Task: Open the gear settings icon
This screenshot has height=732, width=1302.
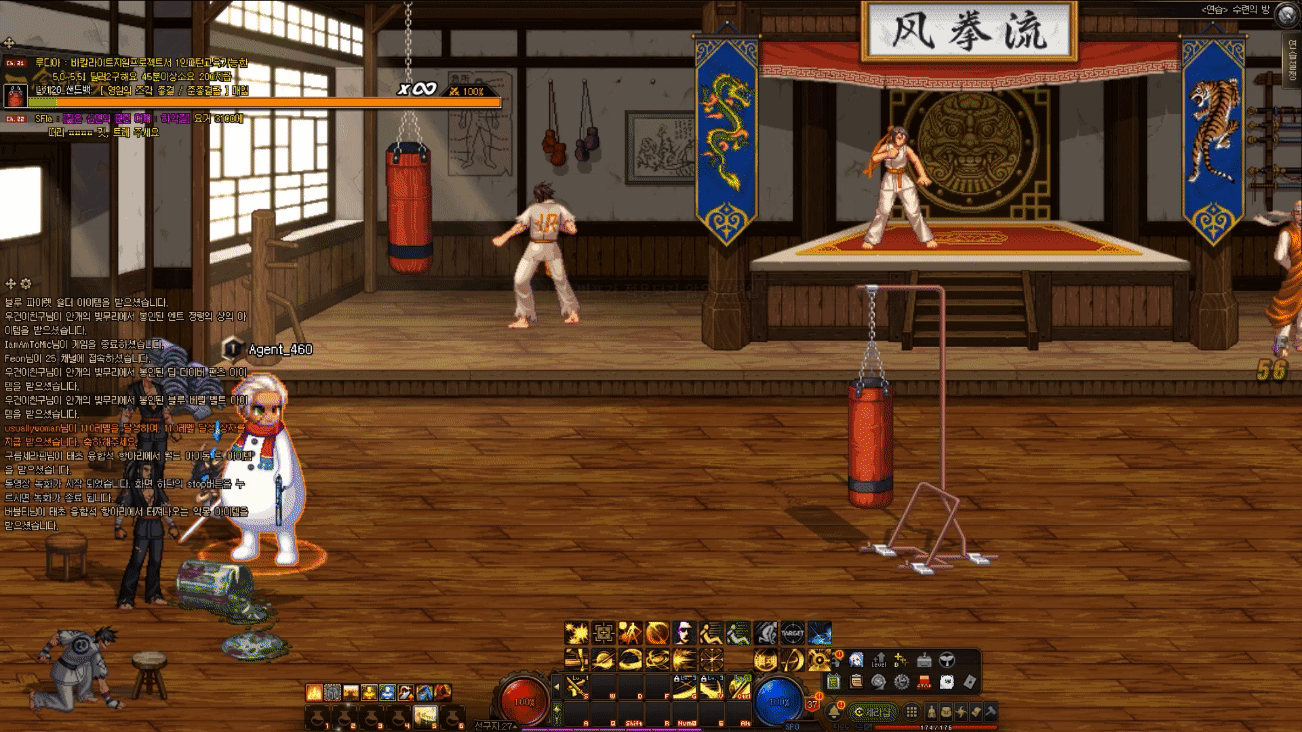Action: (x=902, y=682)
